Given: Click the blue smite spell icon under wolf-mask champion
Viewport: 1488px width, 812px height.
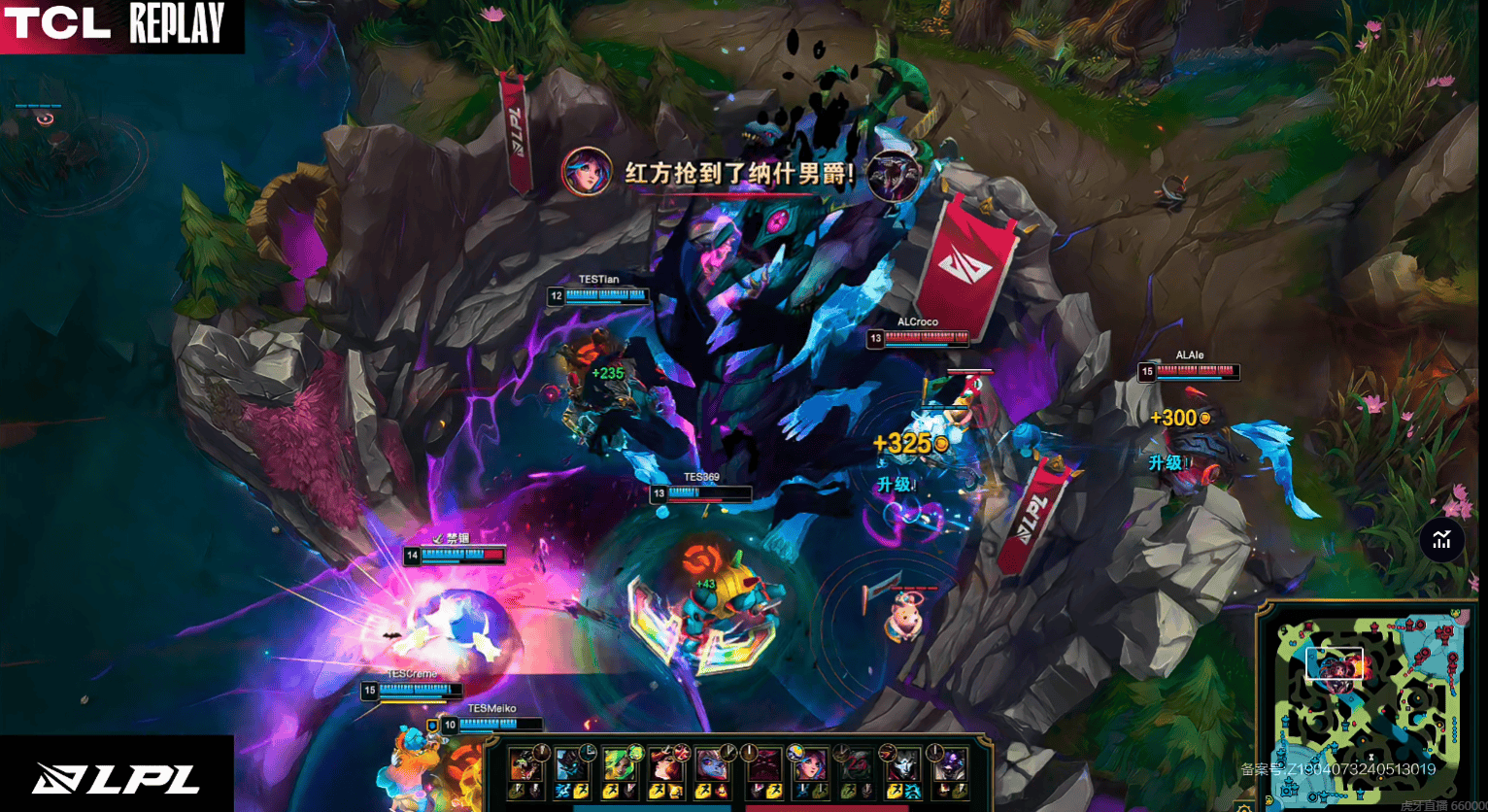Looking at the screenshot, I should (x=561, y=792).
